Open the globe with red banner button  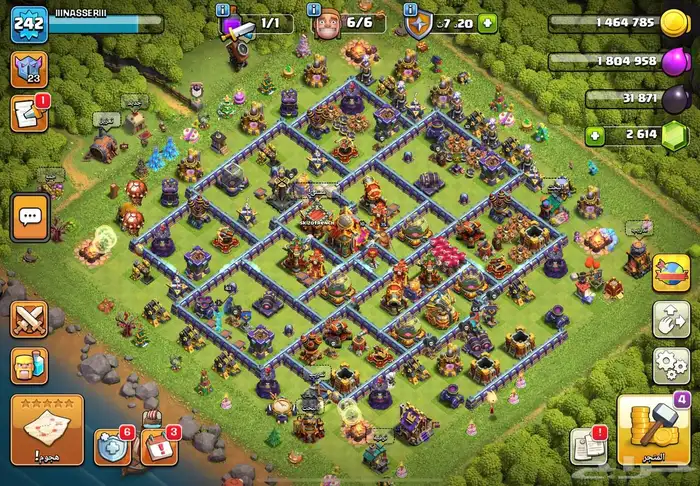coord(671,273)
